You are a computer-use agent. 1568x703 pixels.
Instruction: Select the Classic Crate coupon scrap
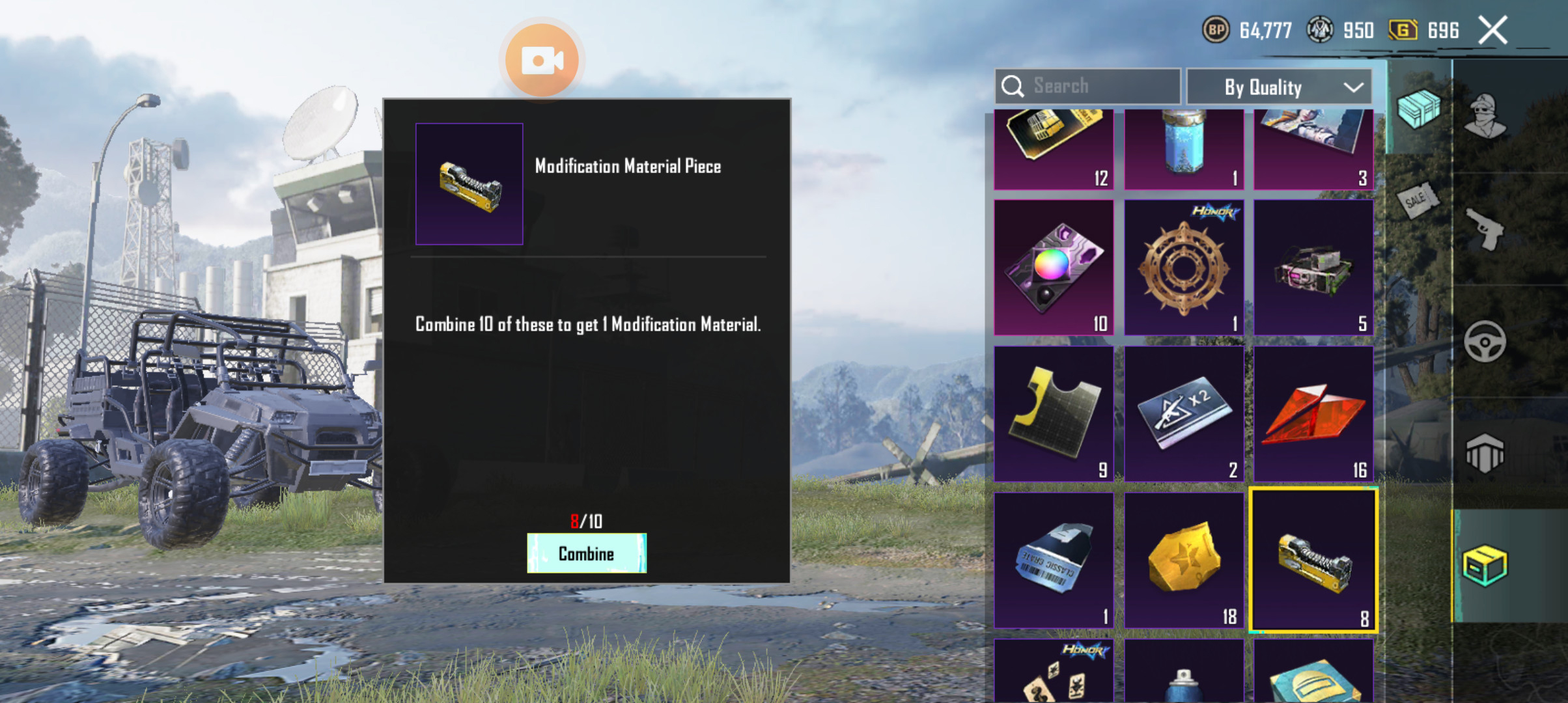1054,560
